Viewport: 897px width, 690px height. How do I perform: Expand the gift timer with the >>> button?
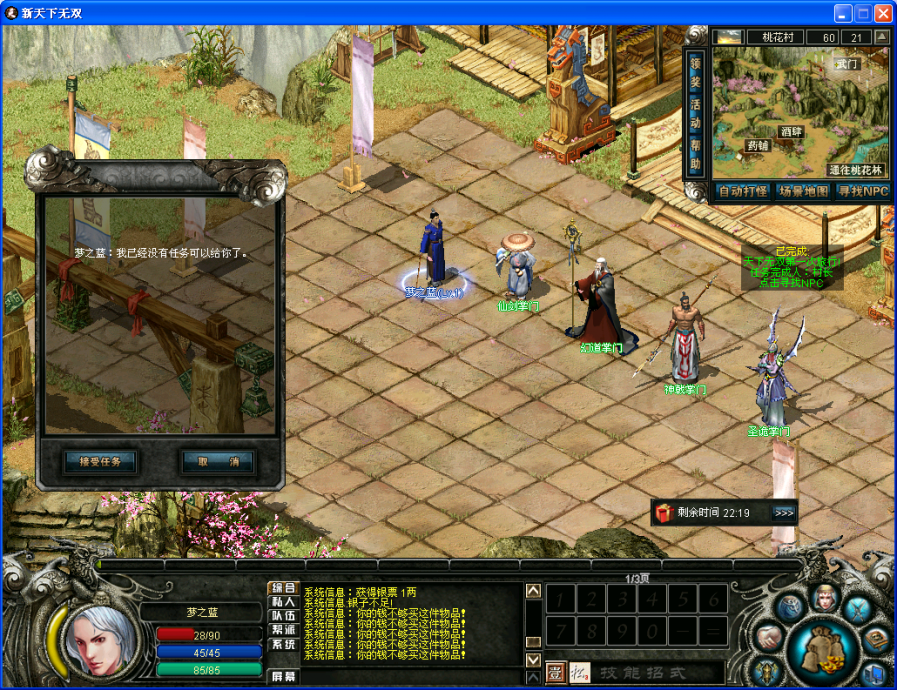[x=784, y=513]
